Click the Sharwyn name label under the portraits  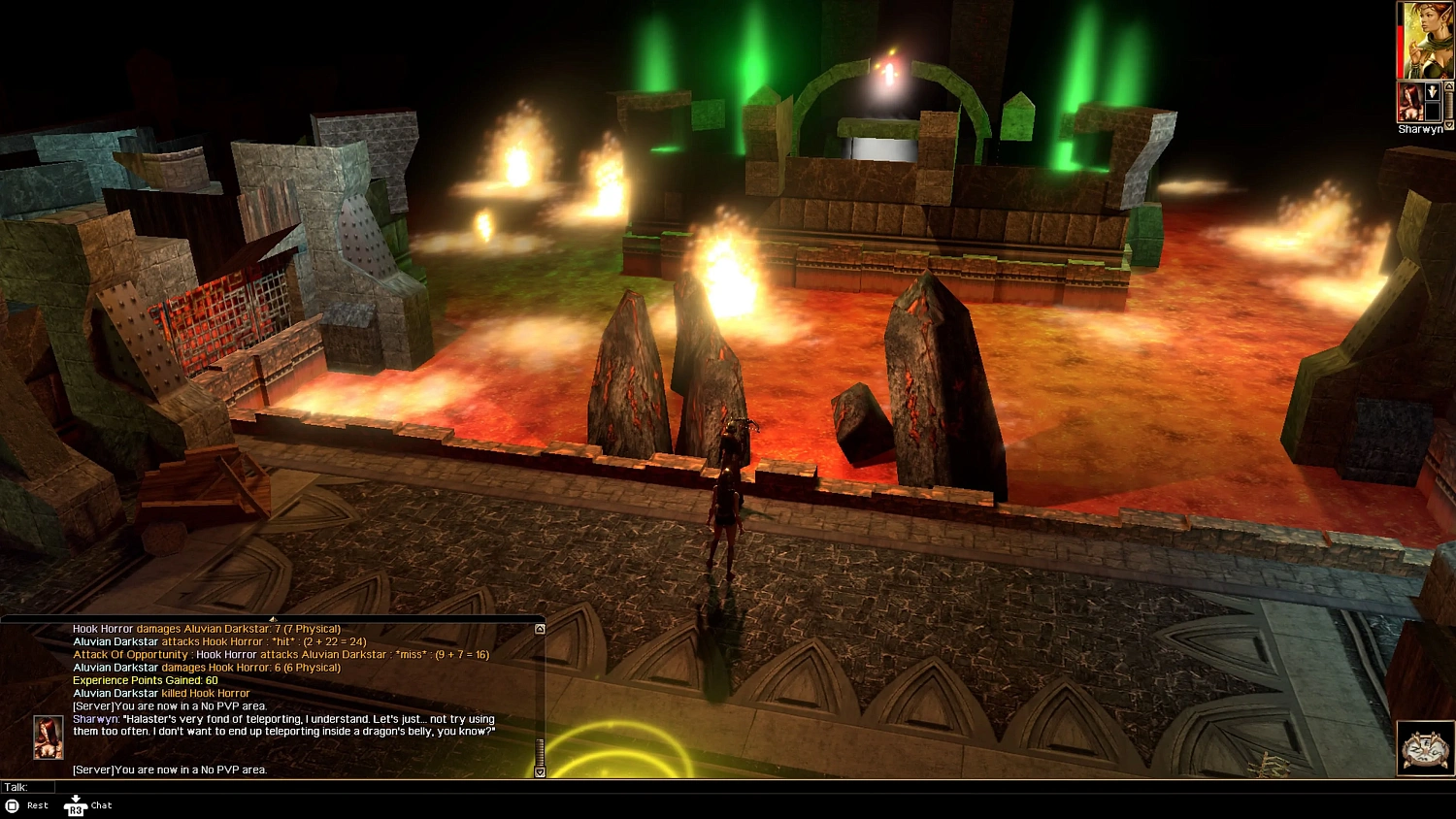click(x=1421, y=129)
